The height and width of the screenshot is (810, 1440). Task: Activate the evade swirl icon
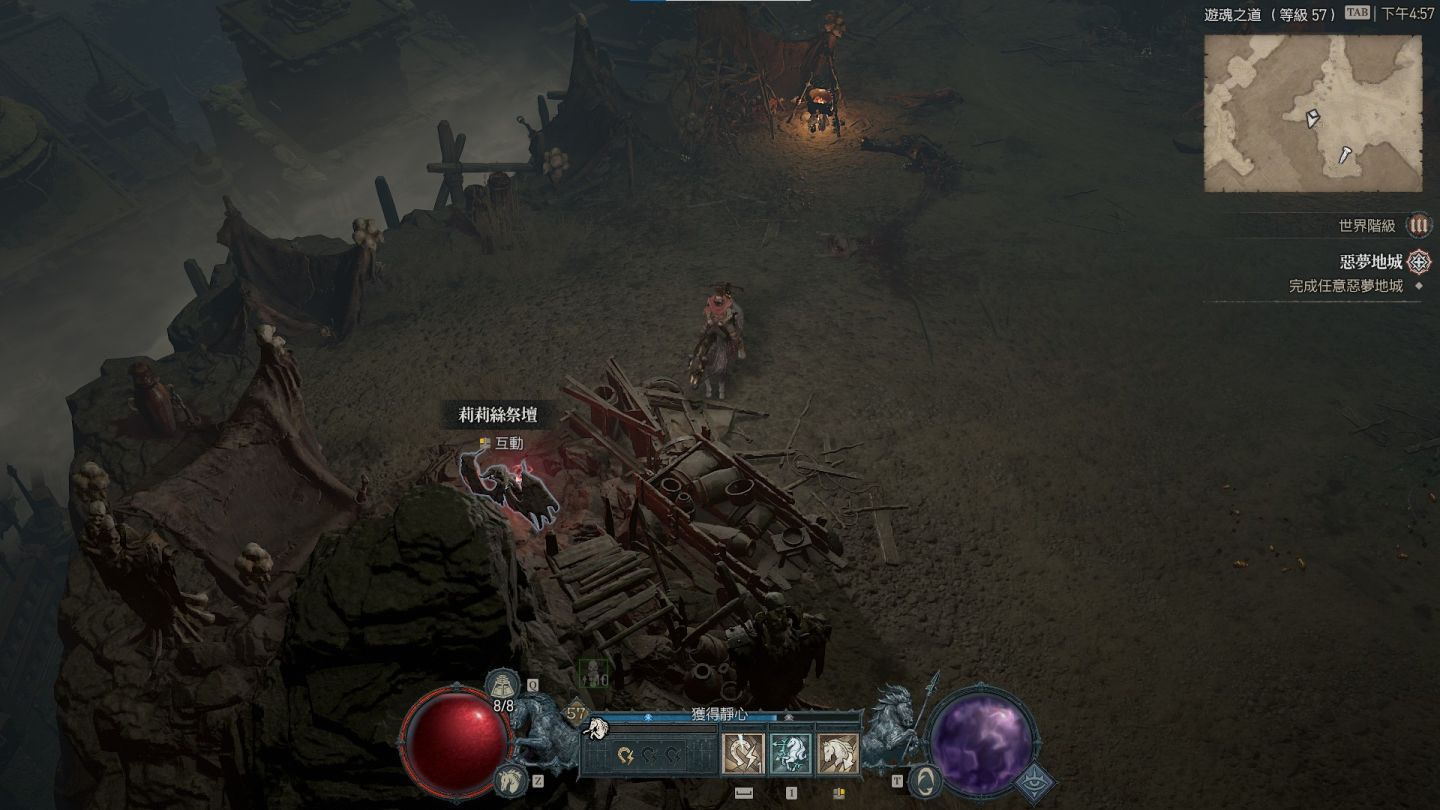click(926, 779)
